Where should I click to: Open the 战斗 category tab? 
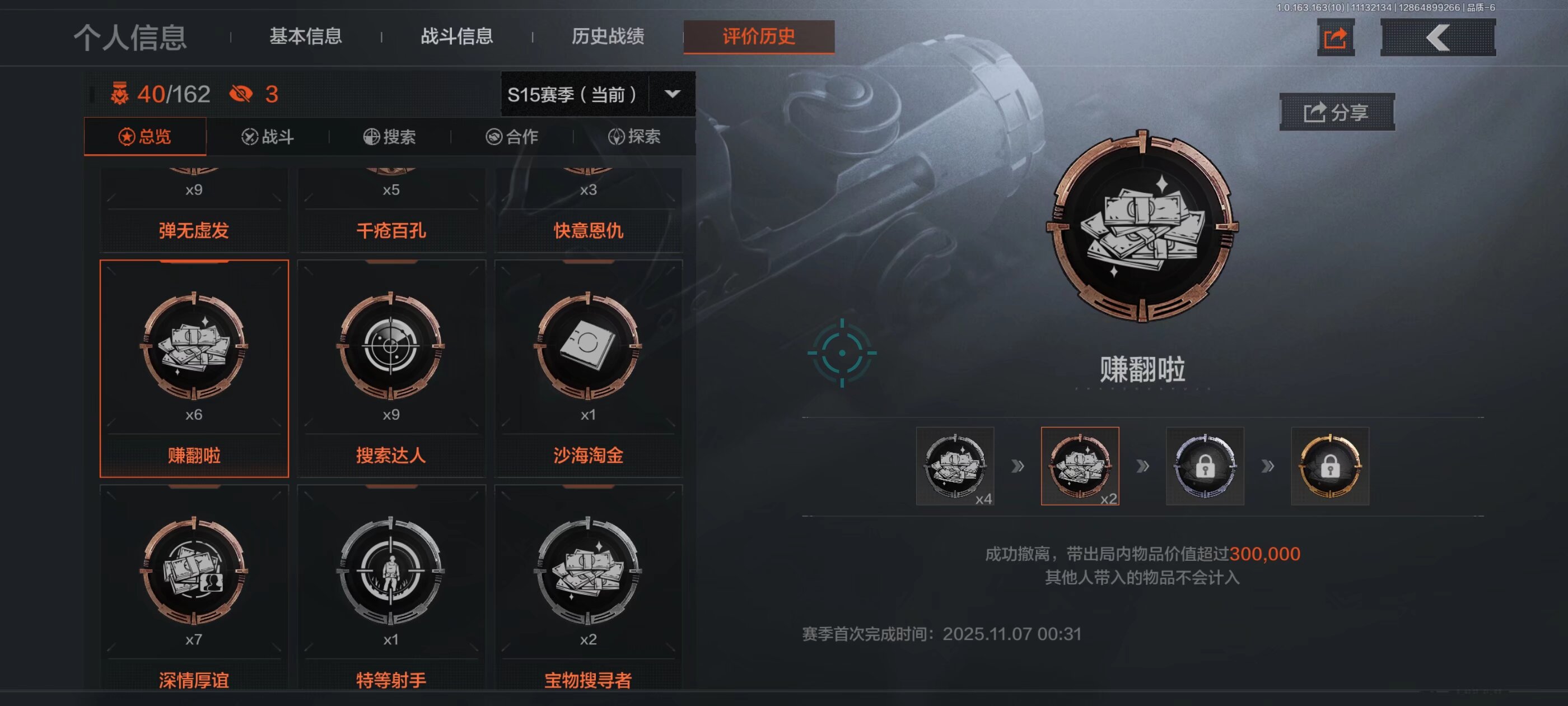tap(268, 137)
